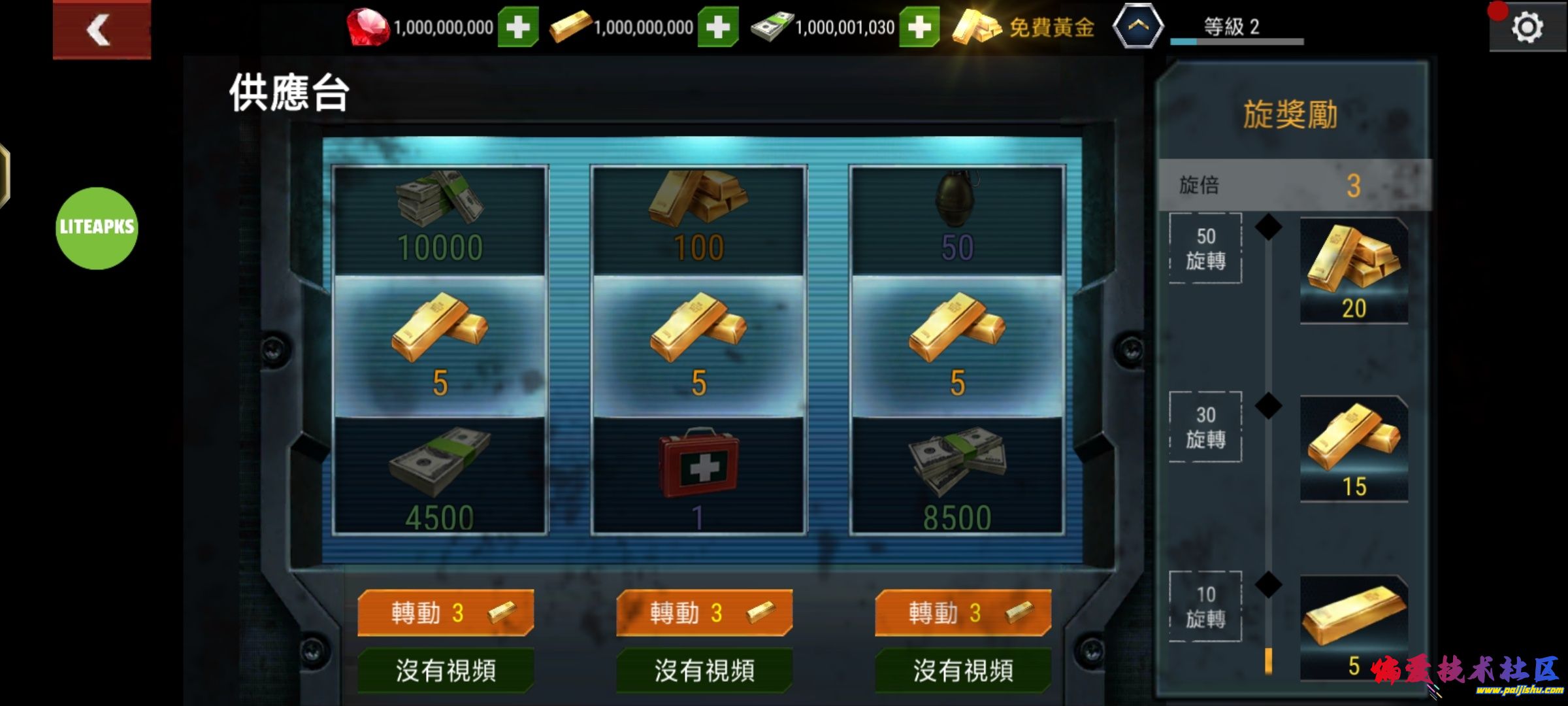This screenshot has width=1568, height=706.
Task: Collapse the top bar via hexagon chevron
Action: pos(1139,27)
